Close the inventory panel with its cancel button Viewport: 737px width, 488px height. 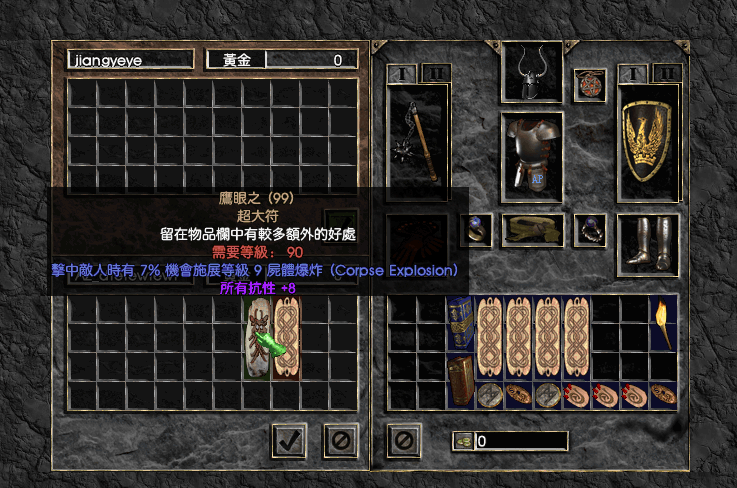pyautogui.click(x=403, y=438)
